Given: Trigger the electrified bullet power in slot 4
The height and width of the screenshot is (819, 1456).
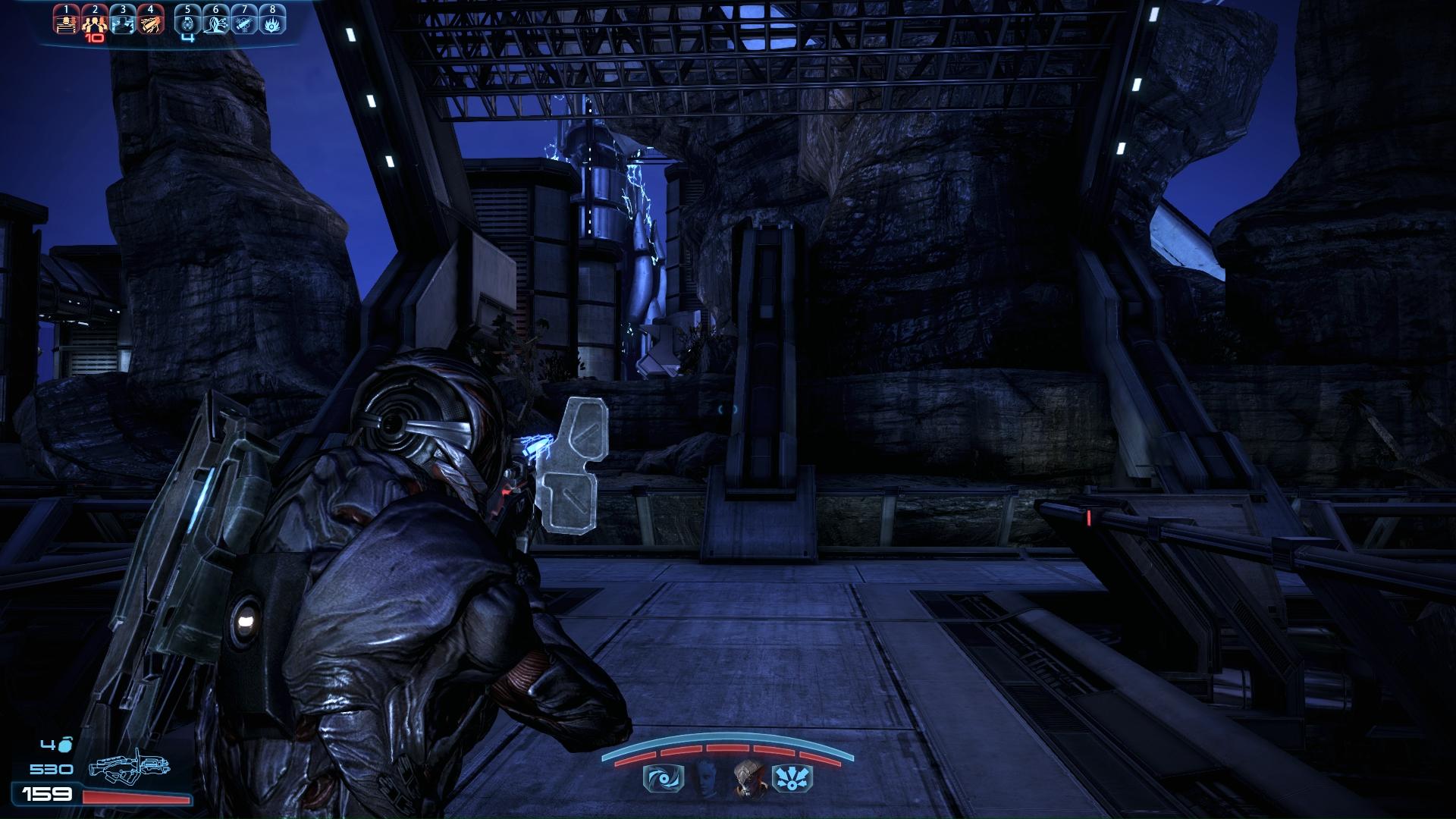Looking at the screenshot, I should click(x=151, y=21).
